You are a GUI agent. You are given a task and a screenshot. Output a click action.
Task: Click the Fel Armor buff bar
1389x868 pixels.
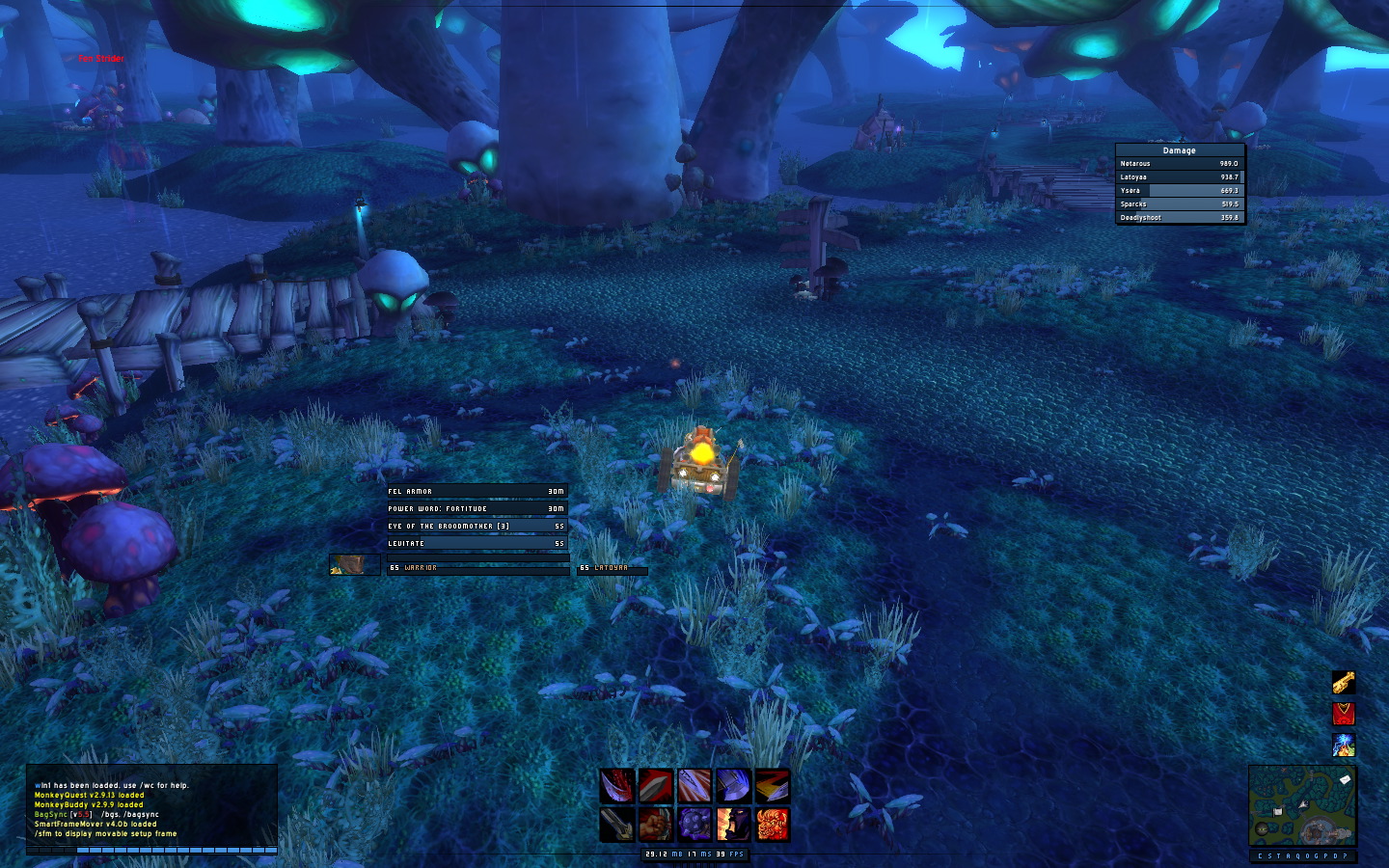[x=477, y=491]
